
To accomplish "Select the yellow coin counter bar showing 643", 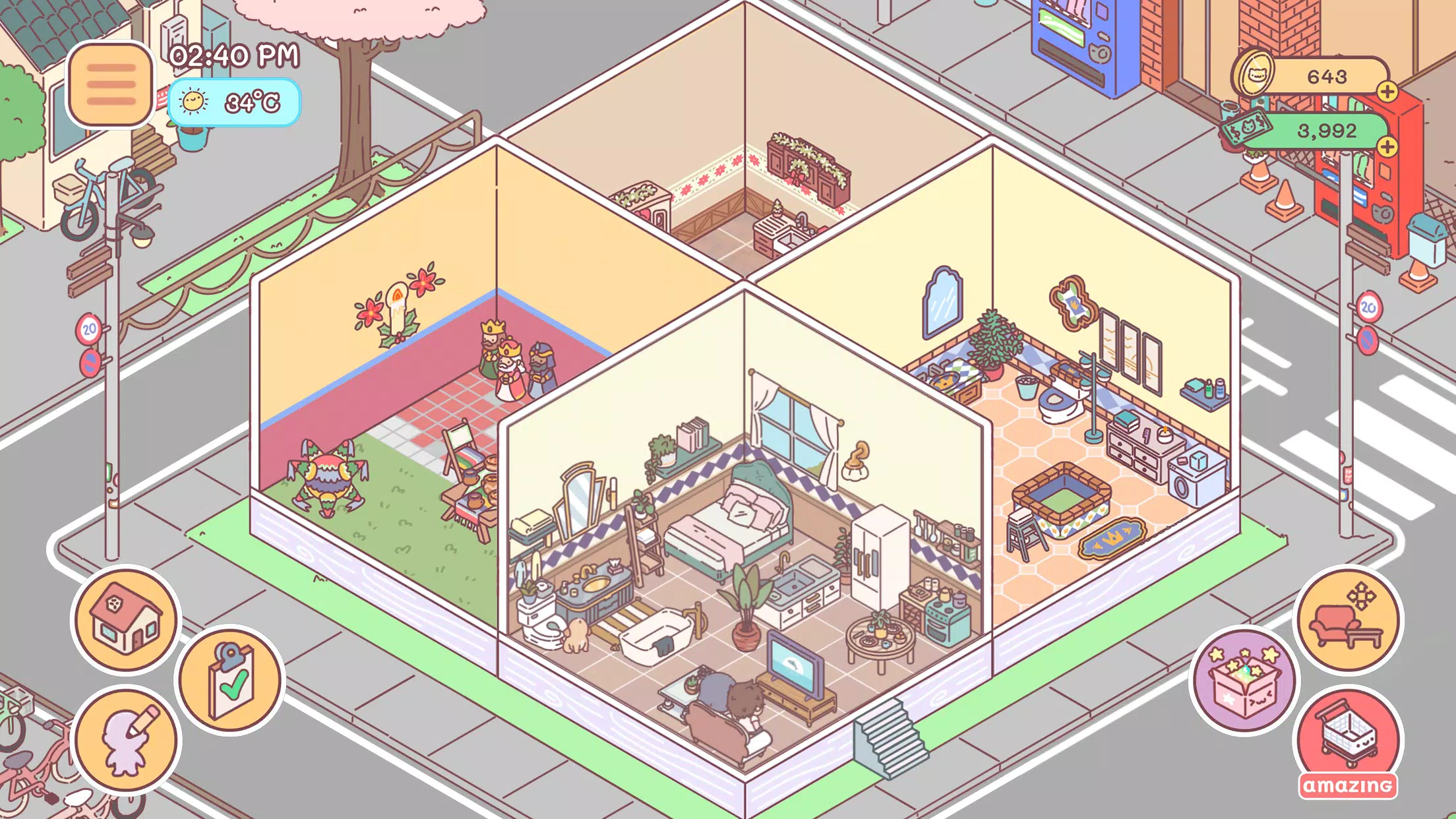I will point(1325,75).
